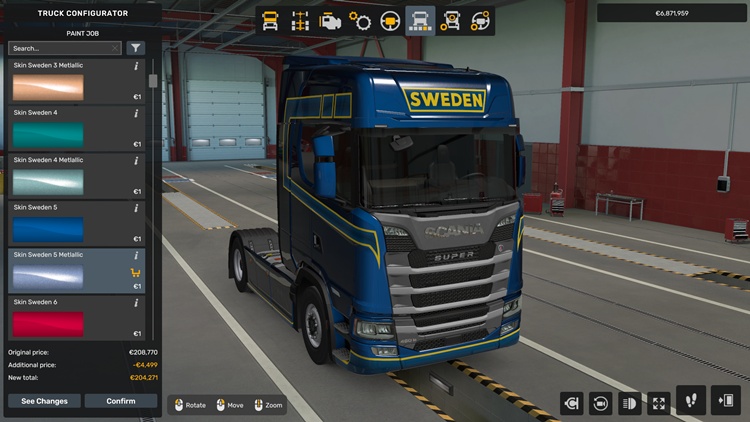Image resolution: width=750 pixels, height=422 pixels.
Task: Select the Skin Sweden 3 Metallic paint
Action: (x=48, y=88)
